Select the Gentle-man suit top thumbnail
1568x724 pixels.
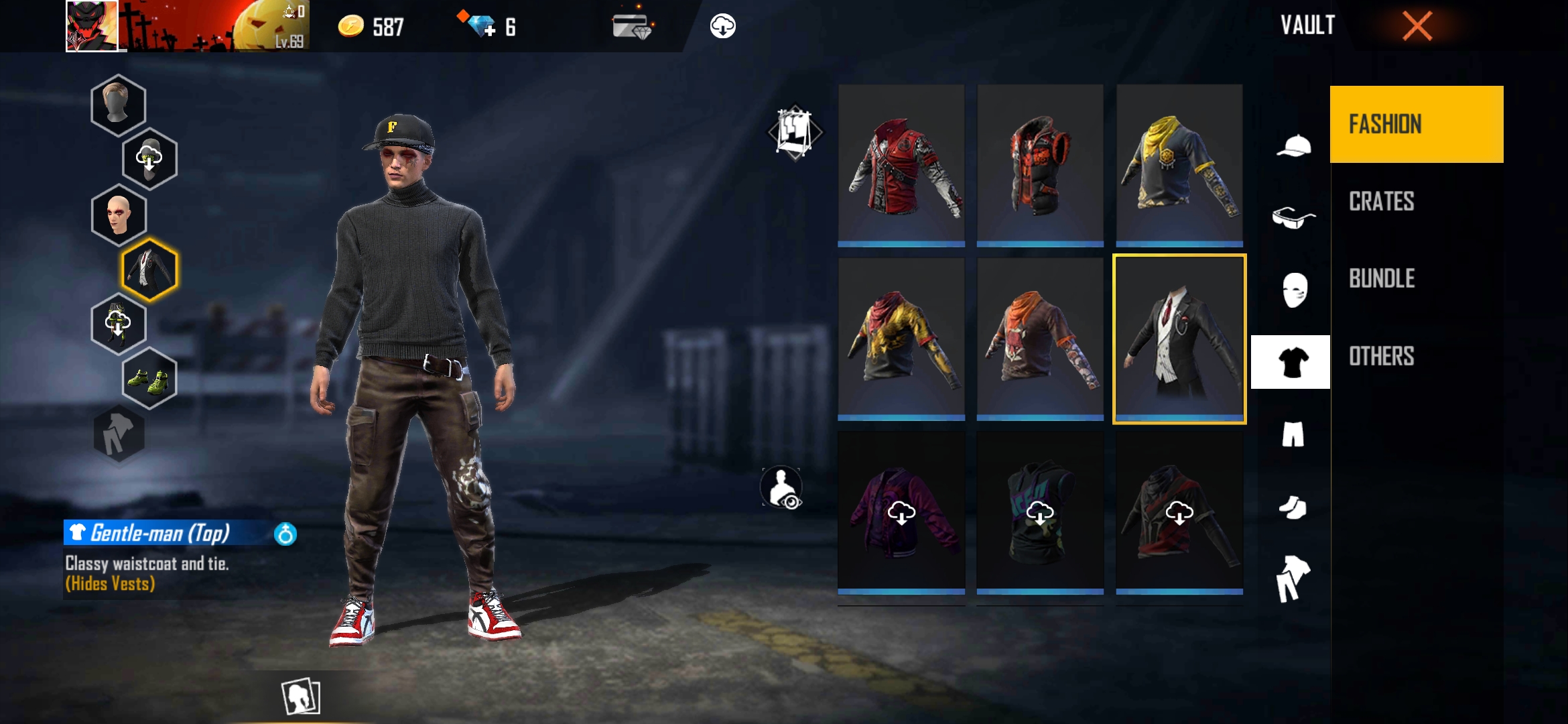coord(1179,339)
